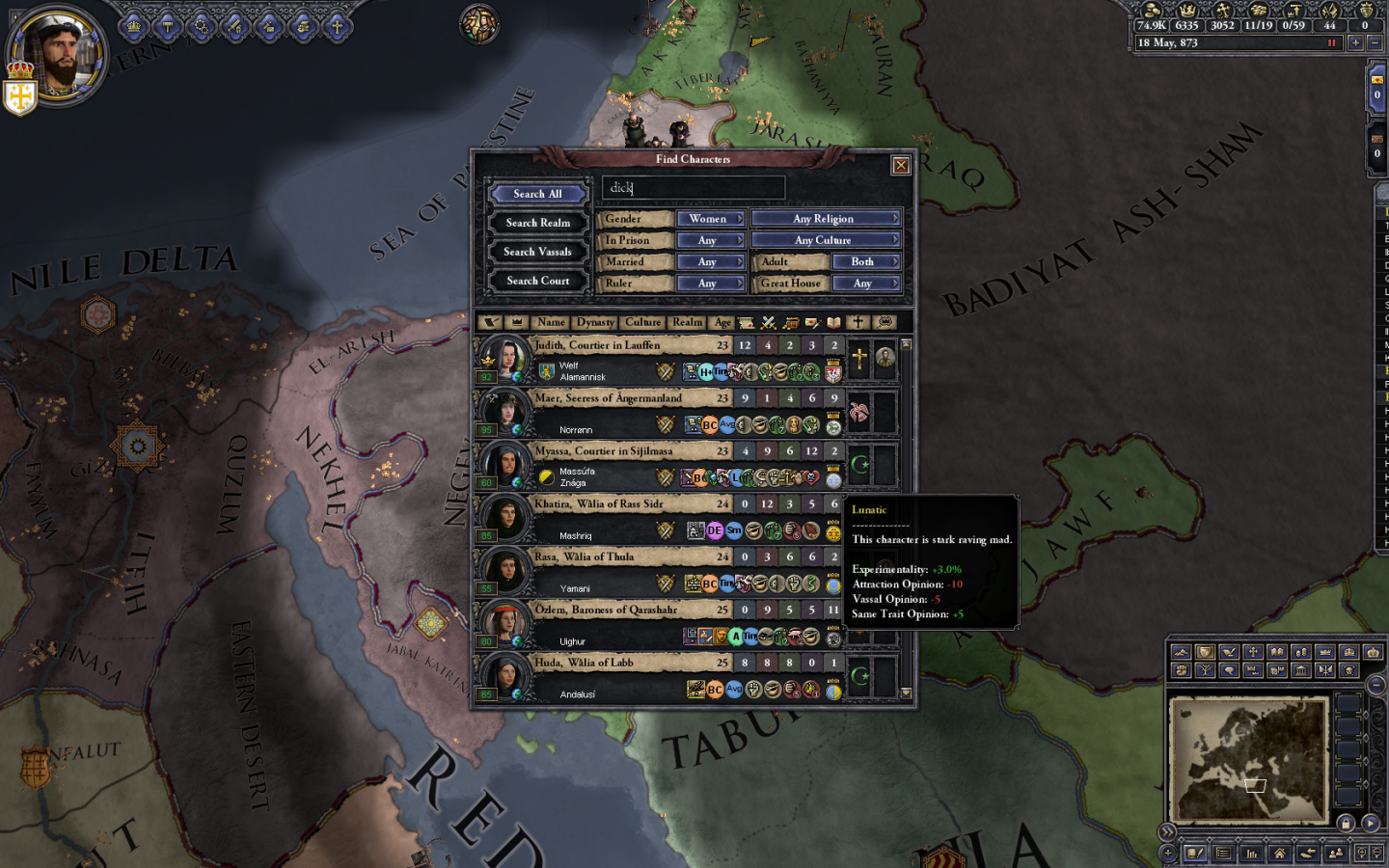Click the letter-and-dagger intrigue column header
The height and width of the screenshot is (868, 1389).
(812, 322)
